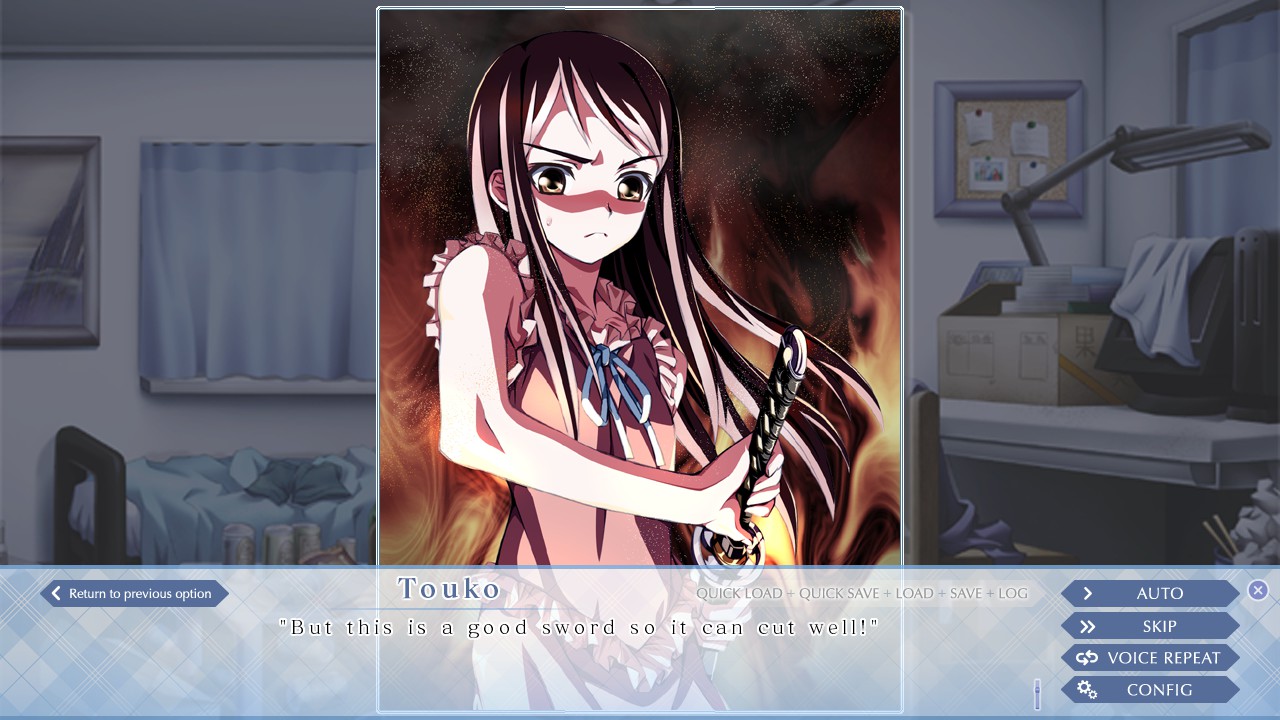
Task: Click the circled X to hide dialogue box
Action: pyautogui.click(x=1258, y=590)
